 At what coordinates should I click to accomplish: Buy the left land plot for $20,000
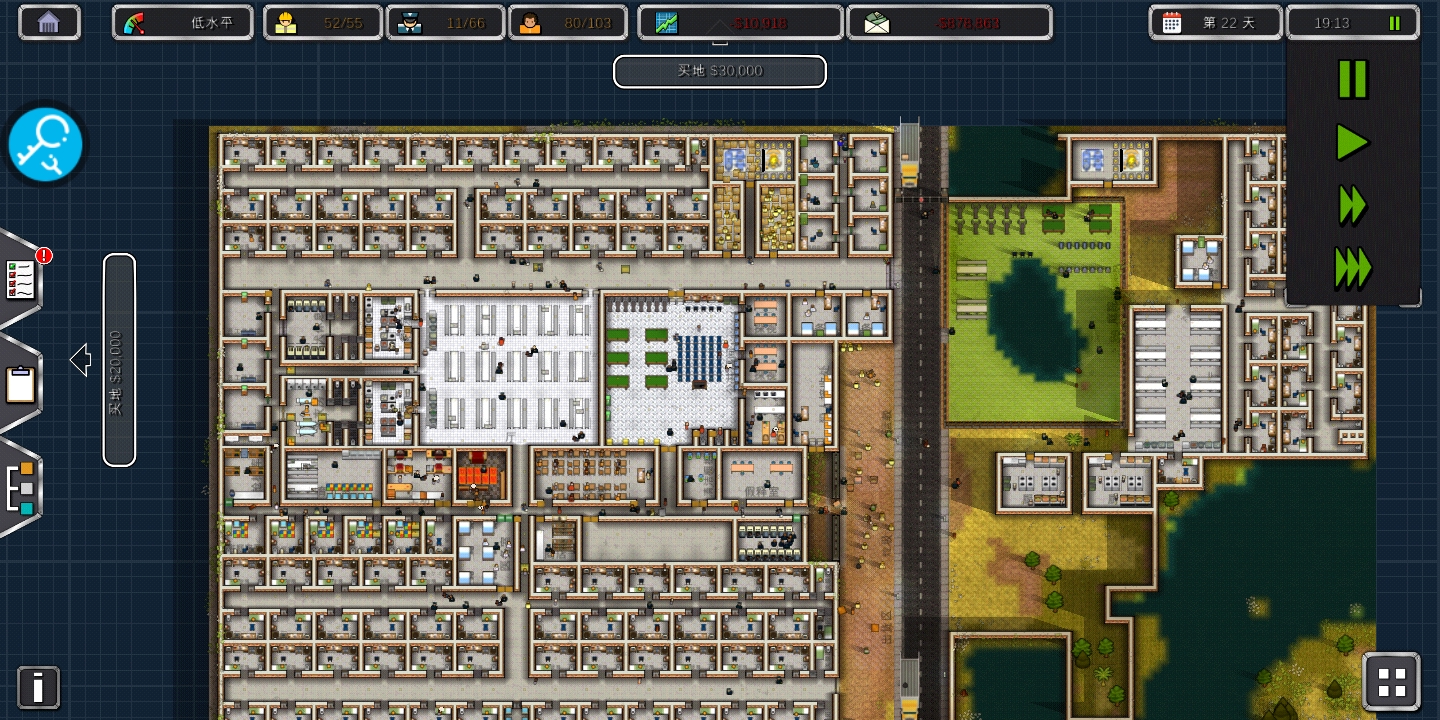click(x=119, y=360)
